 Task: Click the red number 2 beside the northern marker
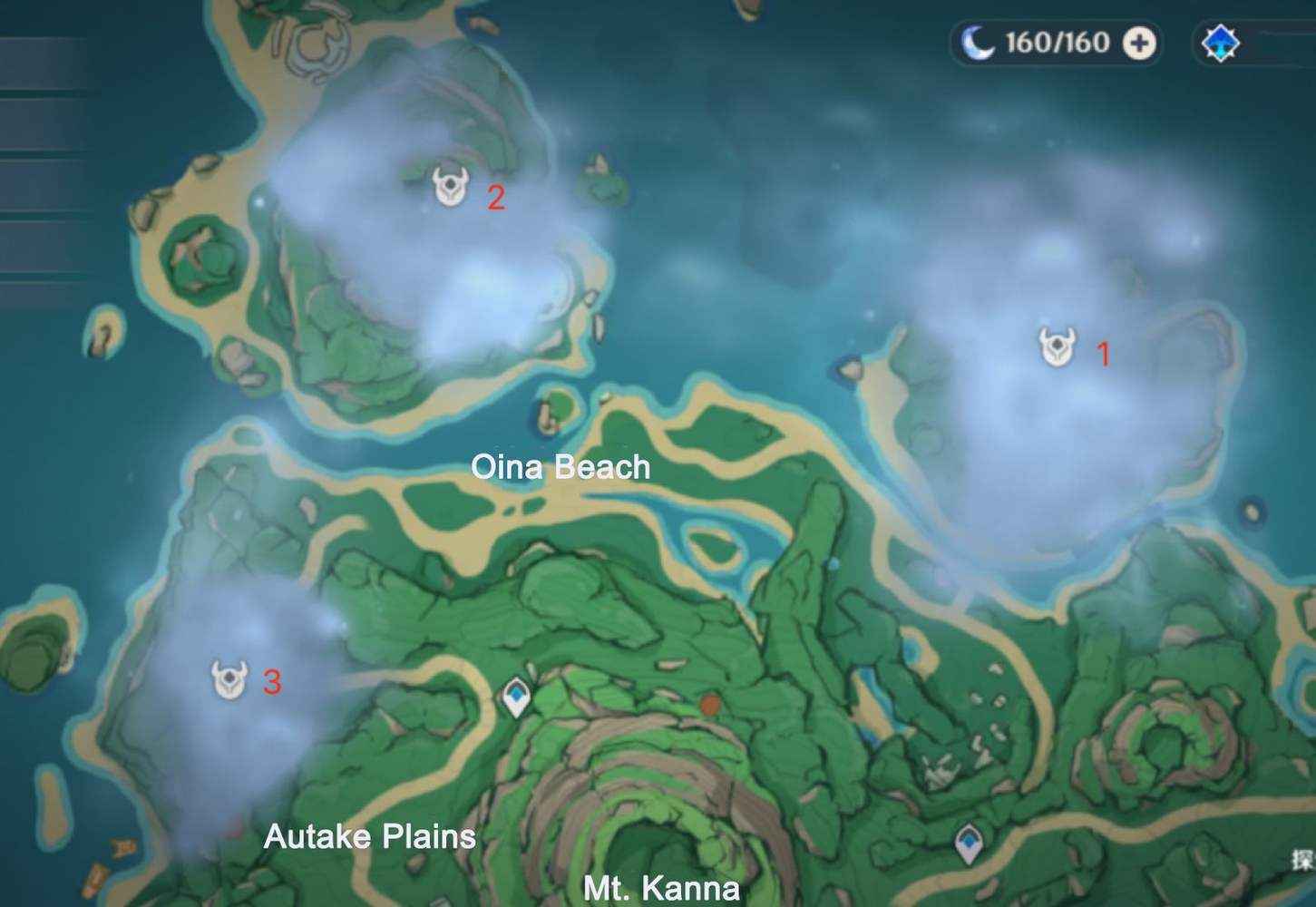pos(497,198)
